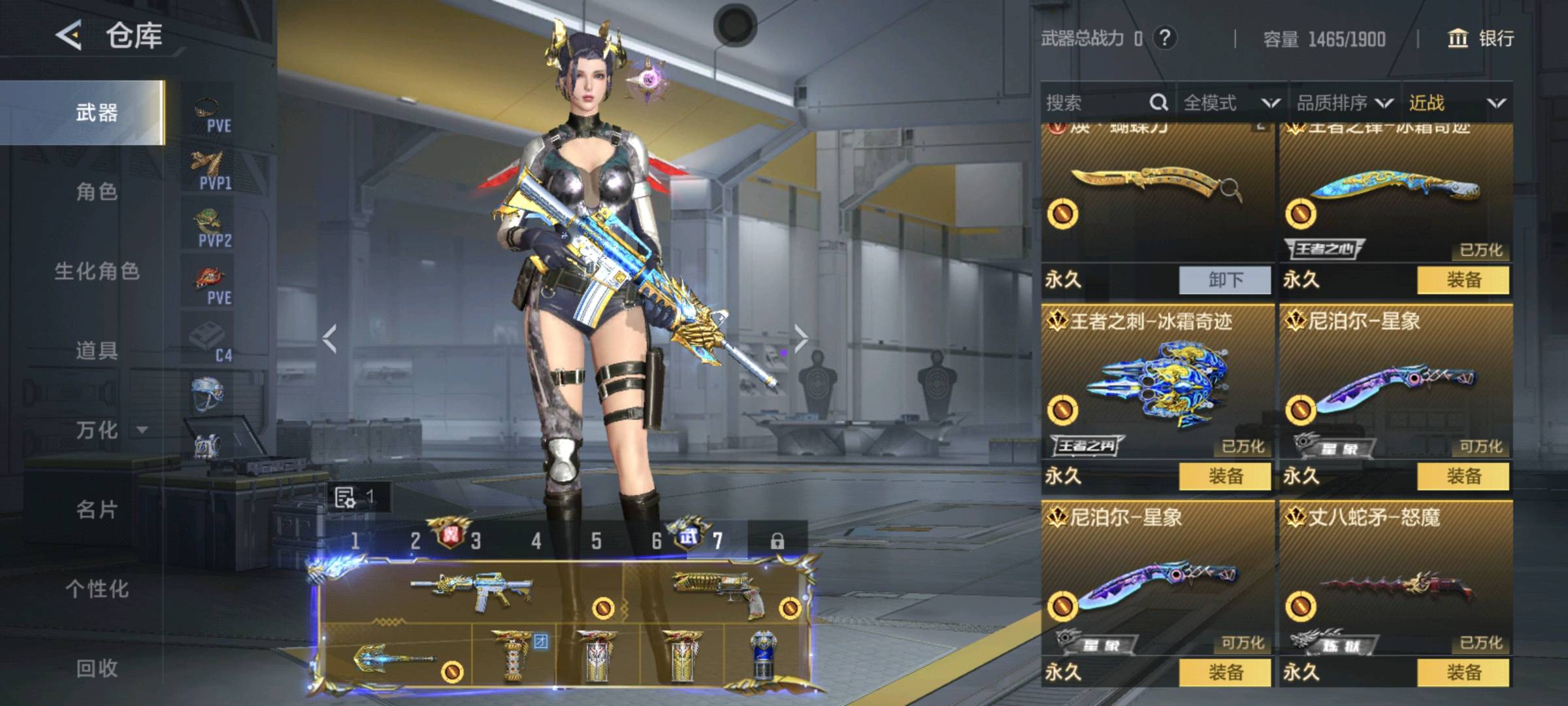This screenshot has height=706, width=1568.
Task: Select the PVP1 loadout preset
Action: point(210,170)
